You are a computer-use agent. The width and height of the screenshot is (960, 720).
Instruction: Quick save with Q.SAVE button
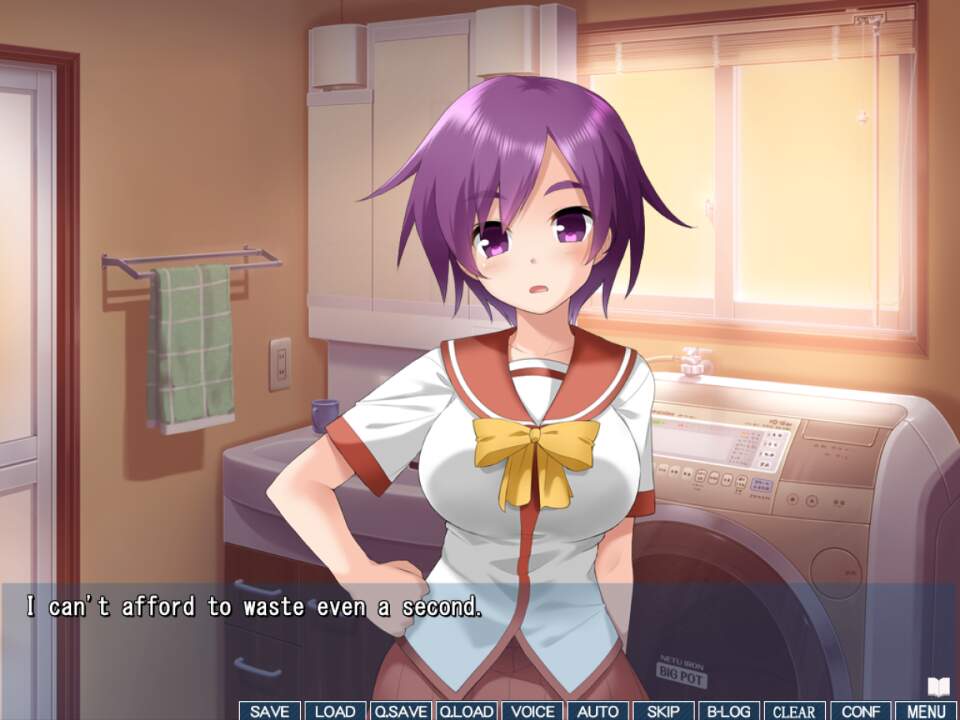[400, 711]
